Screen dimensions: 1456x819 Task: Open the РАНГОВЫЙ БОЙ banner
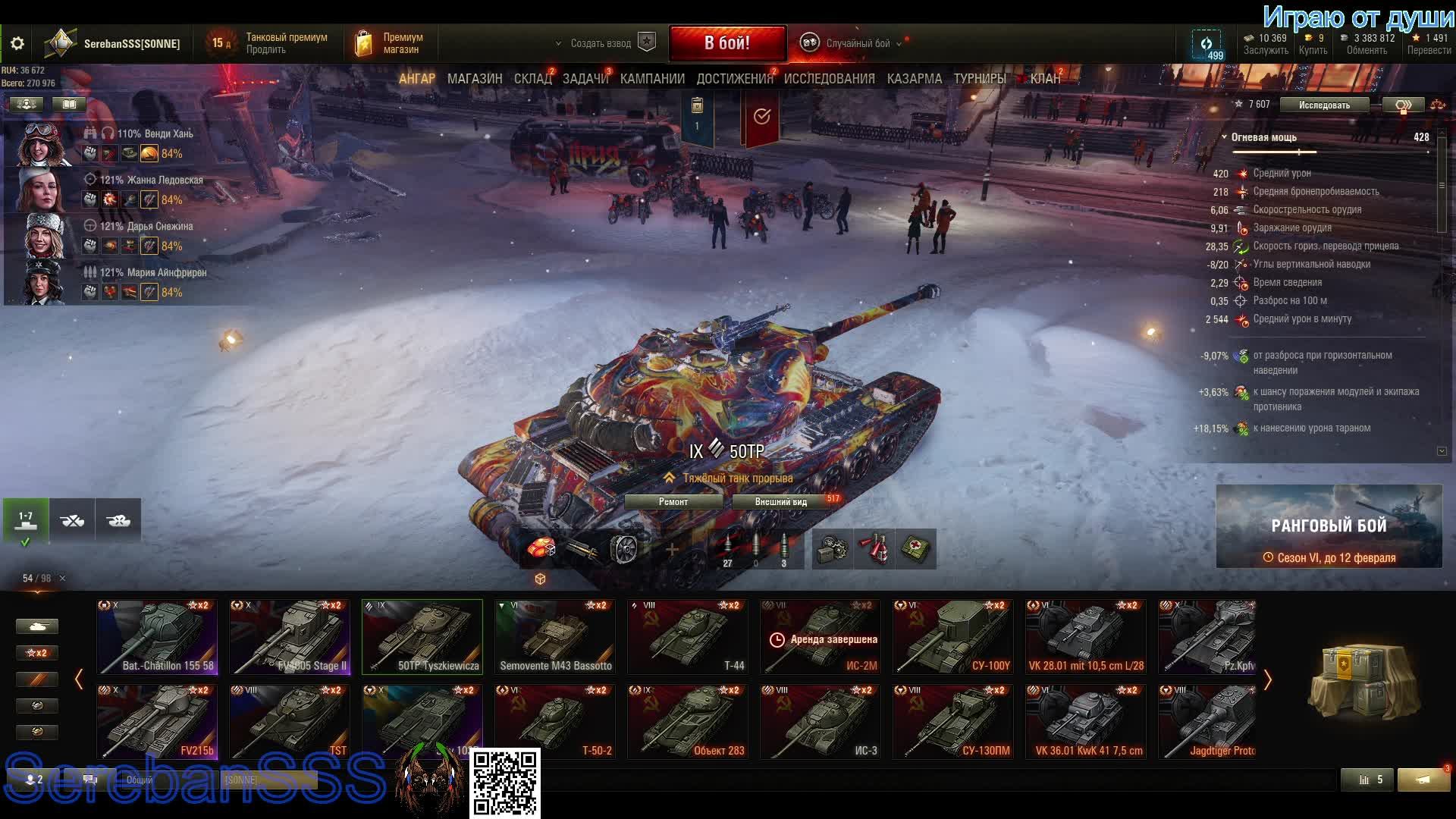coord(1329,526)
